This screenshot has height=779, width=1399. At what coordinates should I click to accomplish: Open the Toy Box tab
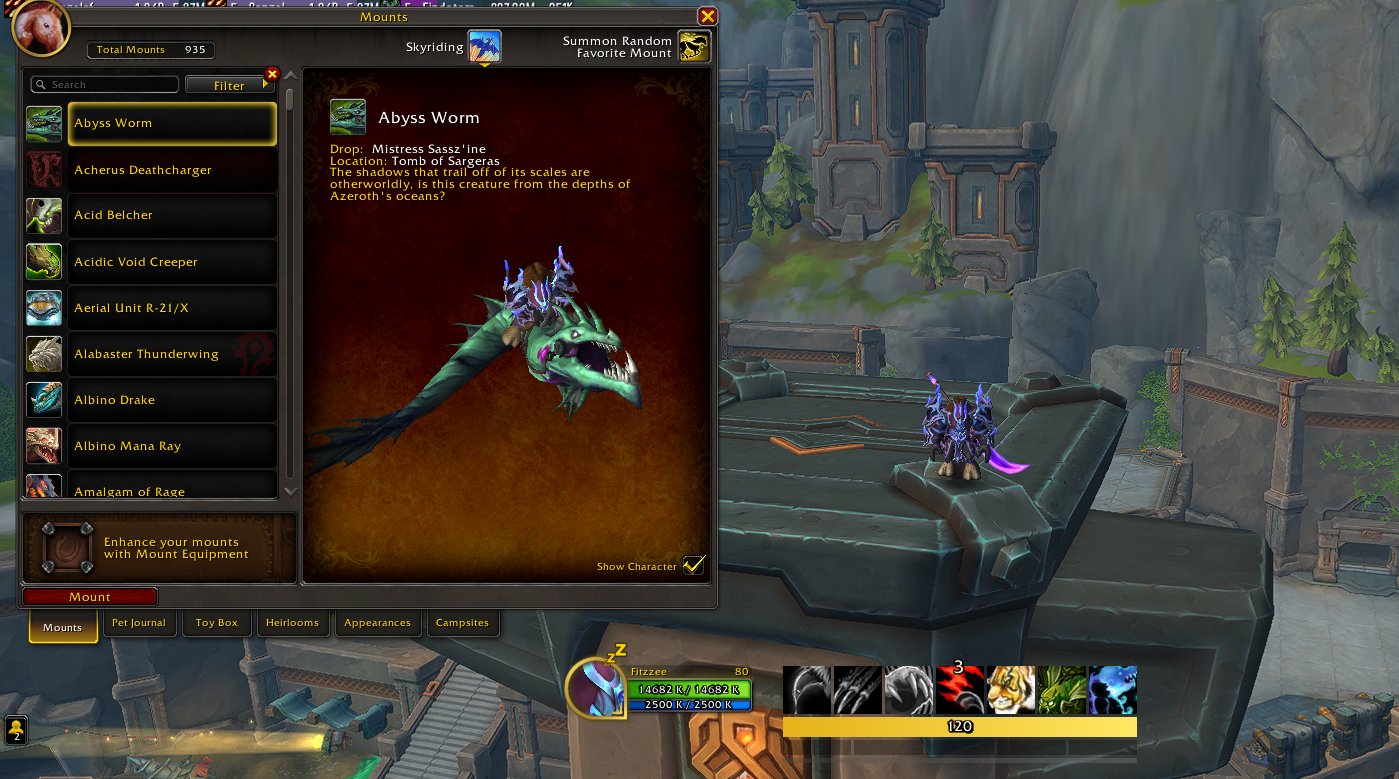click(216, 623)
